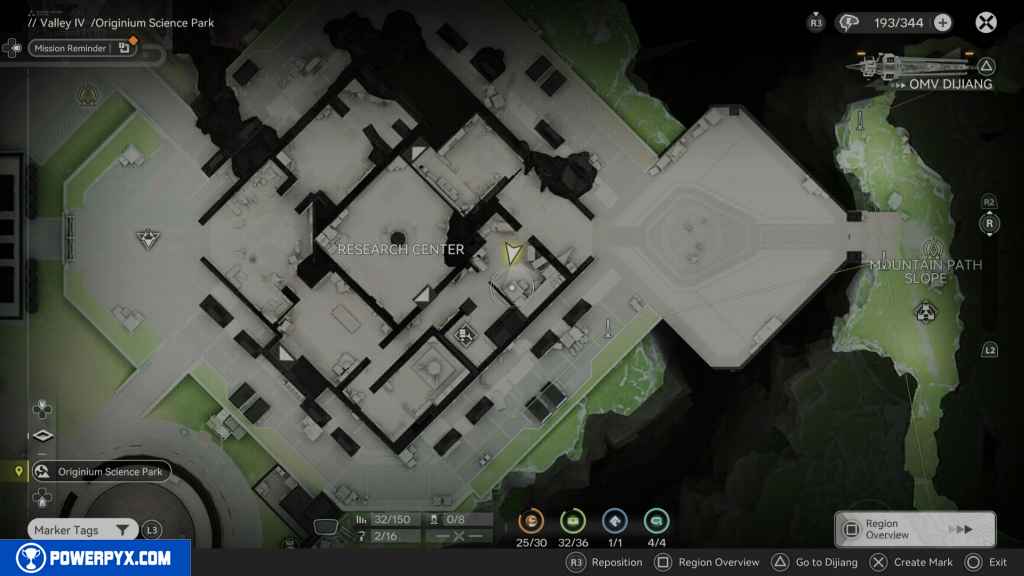Click the player position arrow marker
Viewport: 1024px width, 576px height.
(x=513, y=253)
